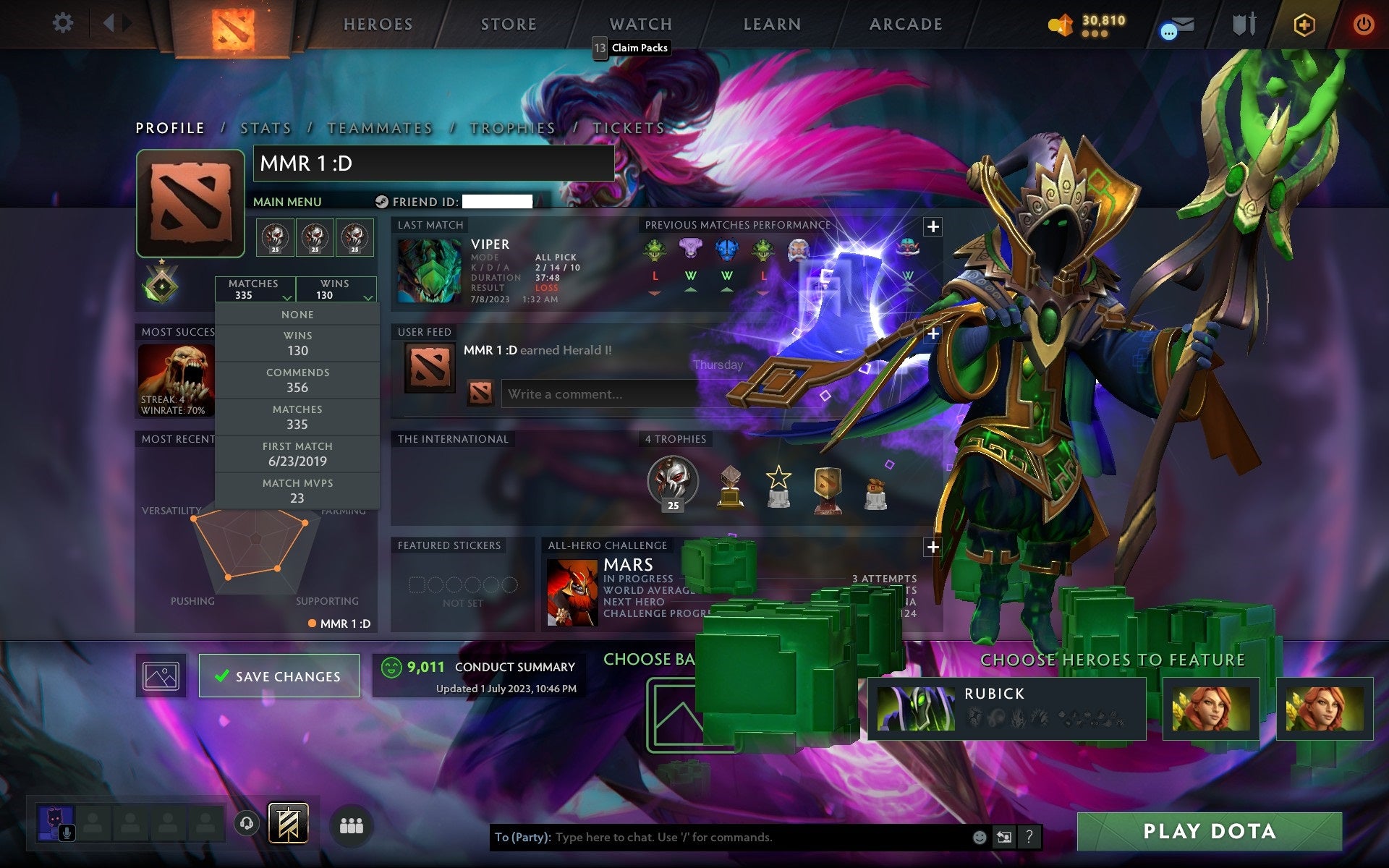Select FIRST MATCH 6/23/2019 as featured stat
The image size is (1389, 868).
coord(298,454)
